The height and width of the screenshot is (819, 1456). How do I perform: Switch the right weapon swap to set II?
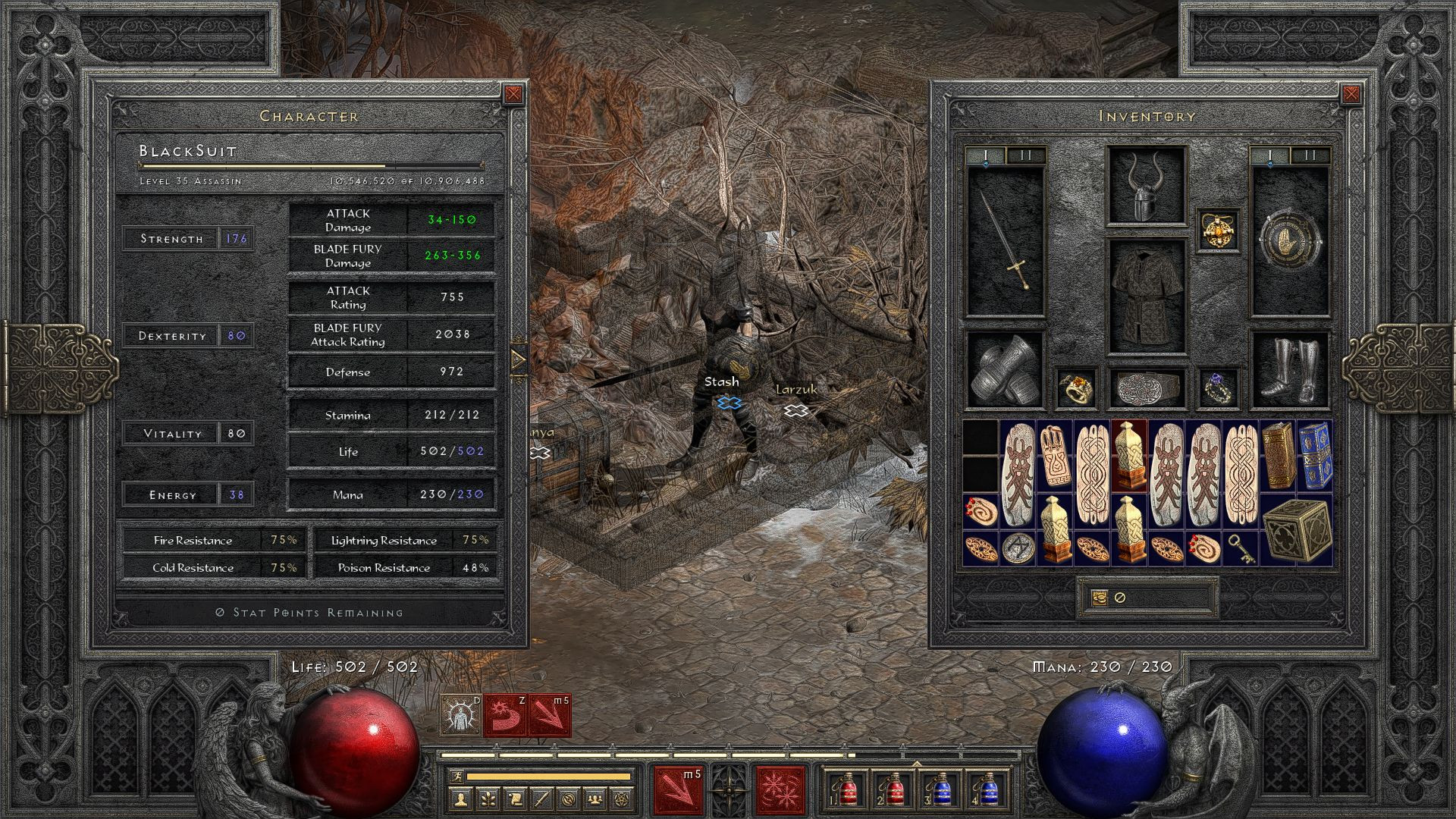pos(1310,155)
